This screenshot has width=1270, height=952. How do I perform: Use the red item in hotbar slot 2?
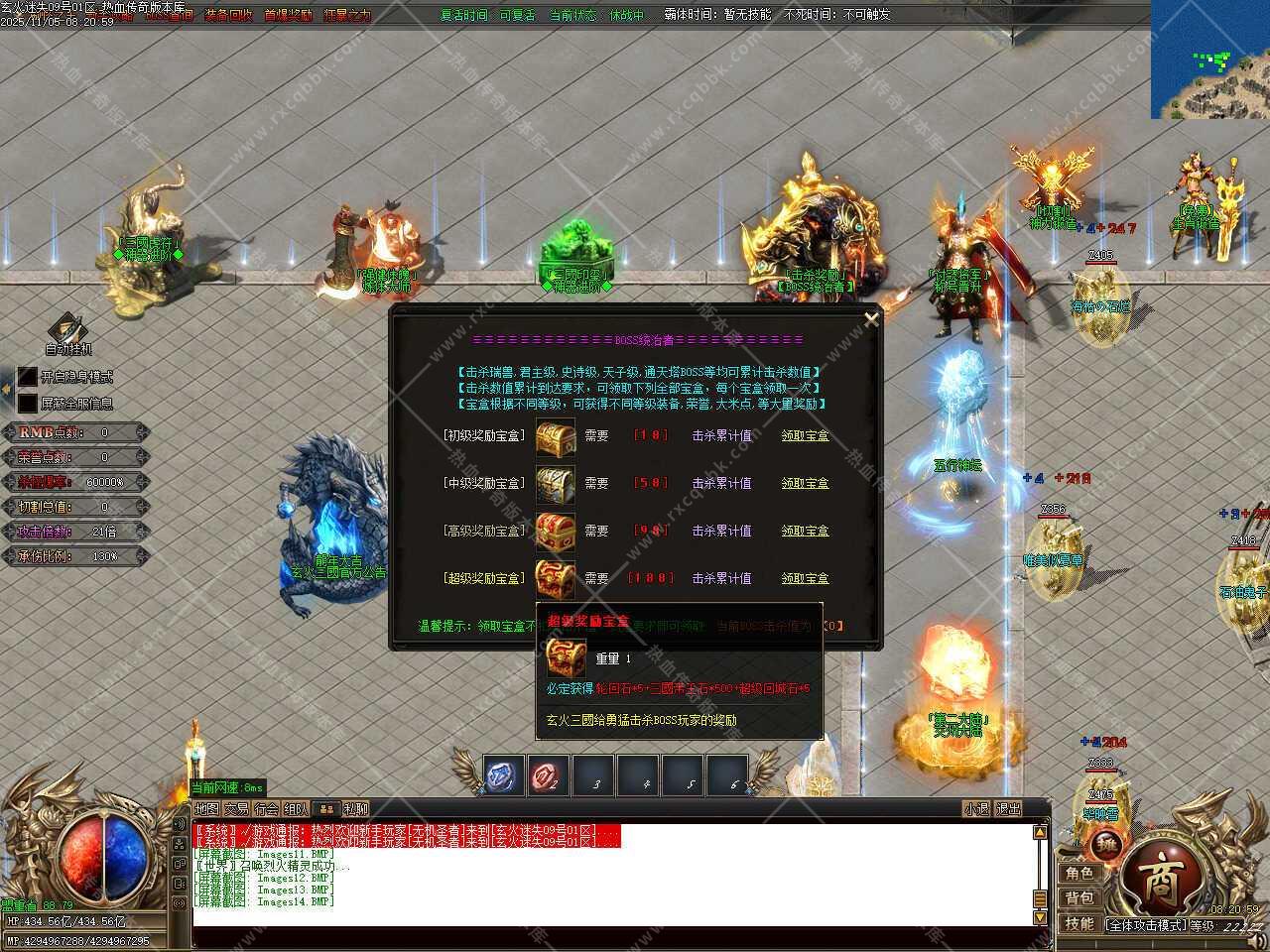click(548, 775)
